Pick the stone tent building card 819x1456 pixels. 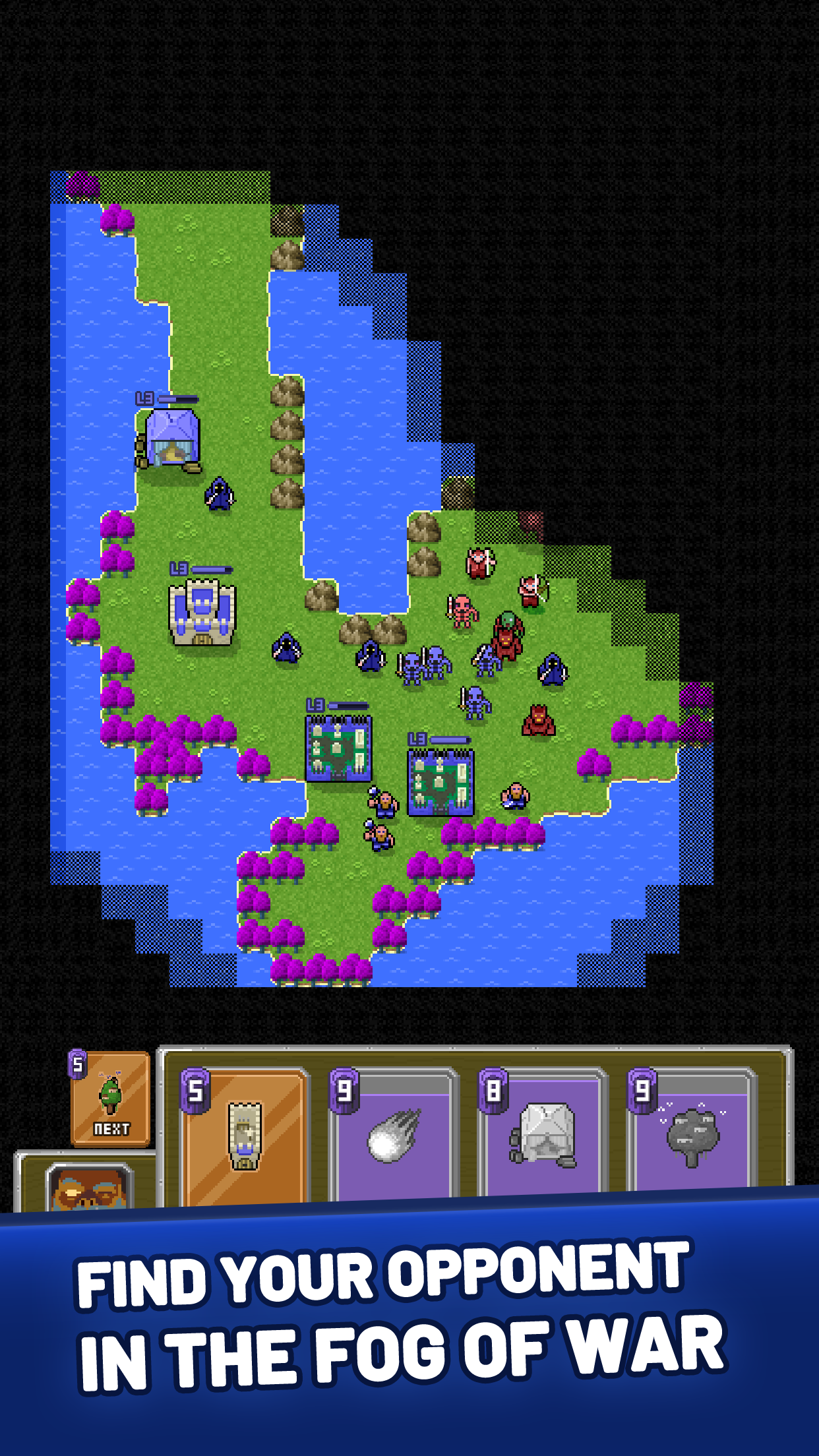point(542,1136)
